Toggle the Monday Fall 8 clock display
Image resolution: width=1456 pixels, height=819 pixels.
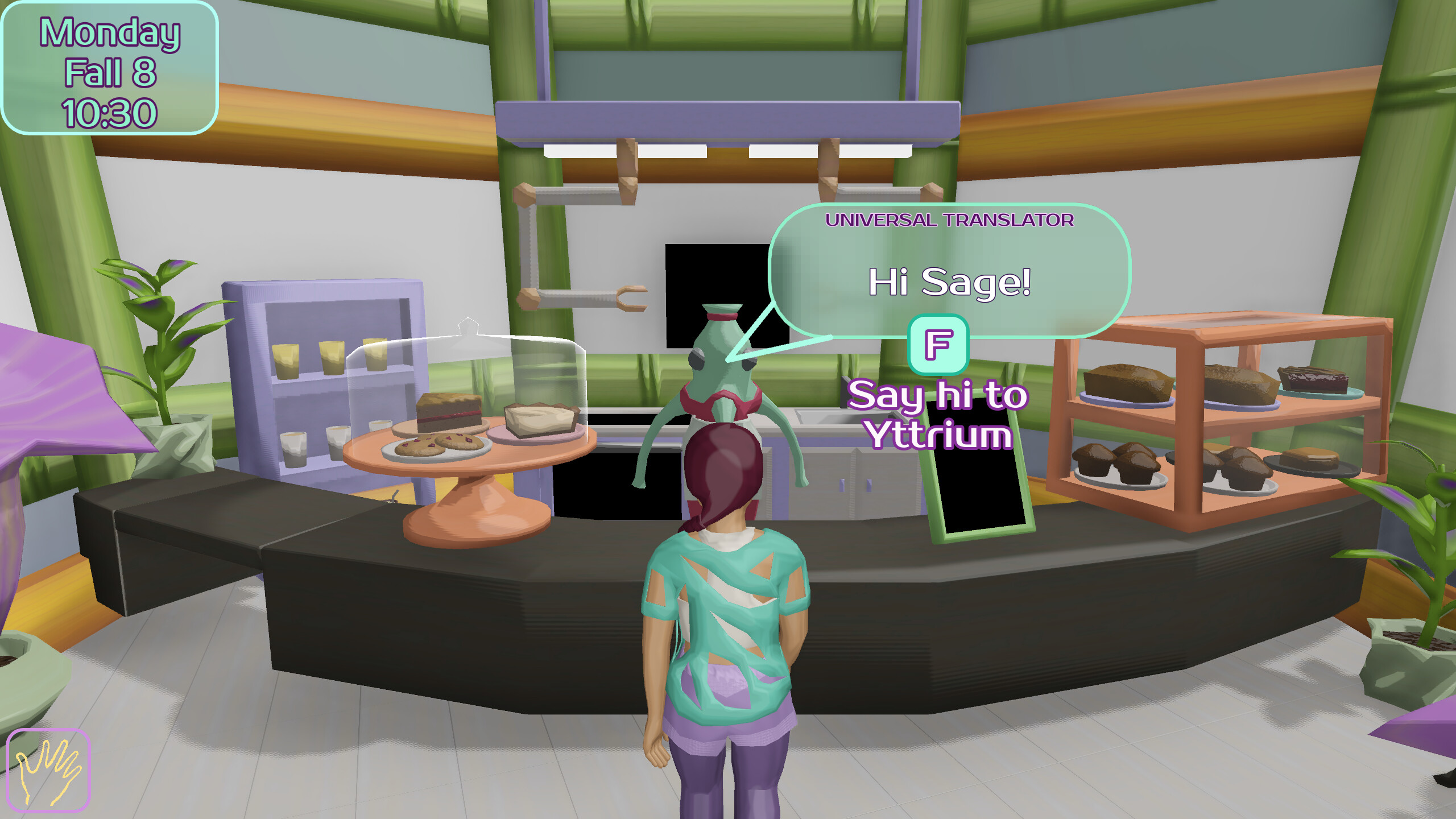(110, 68)
